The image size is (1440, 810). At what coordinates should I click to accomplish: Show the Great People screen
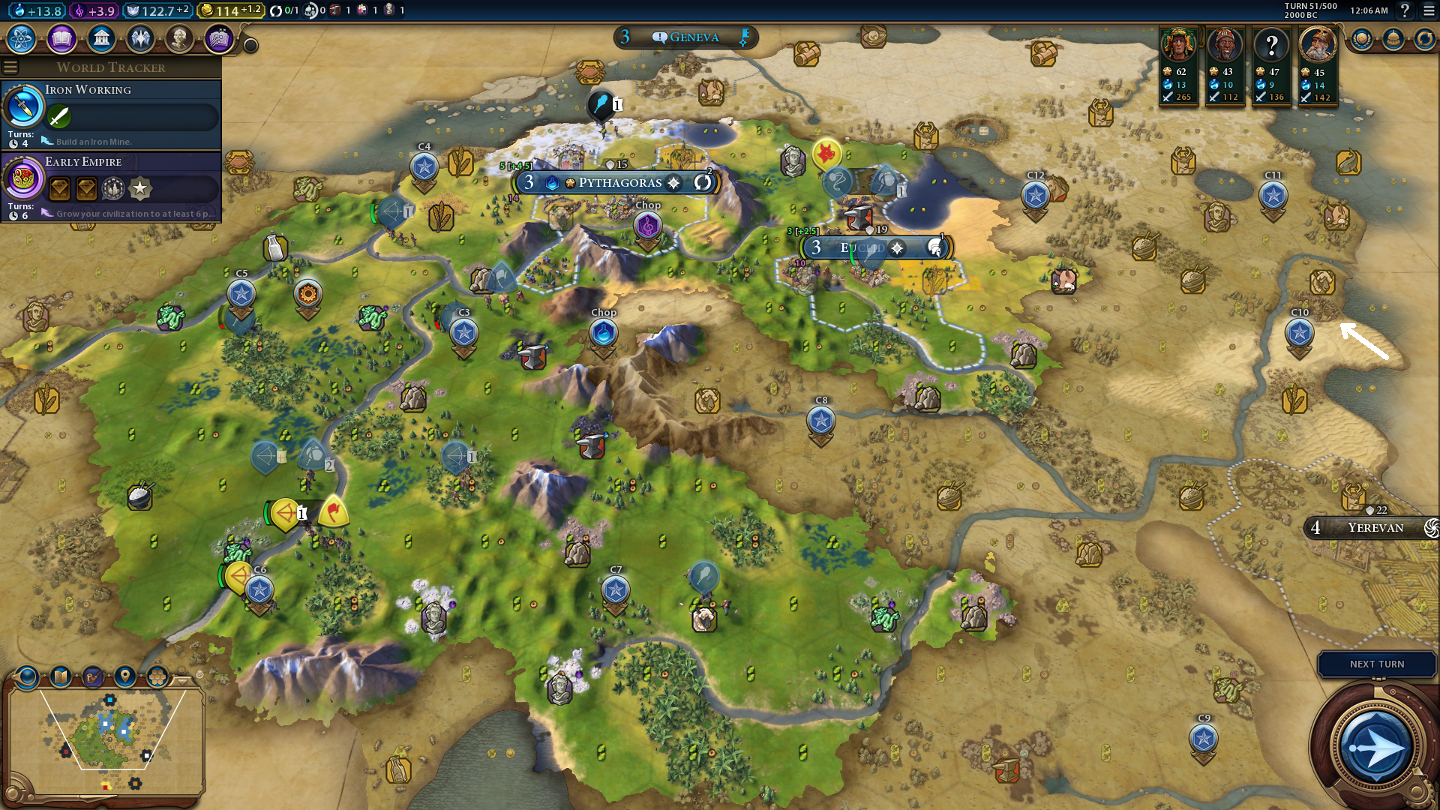(179, 39)
